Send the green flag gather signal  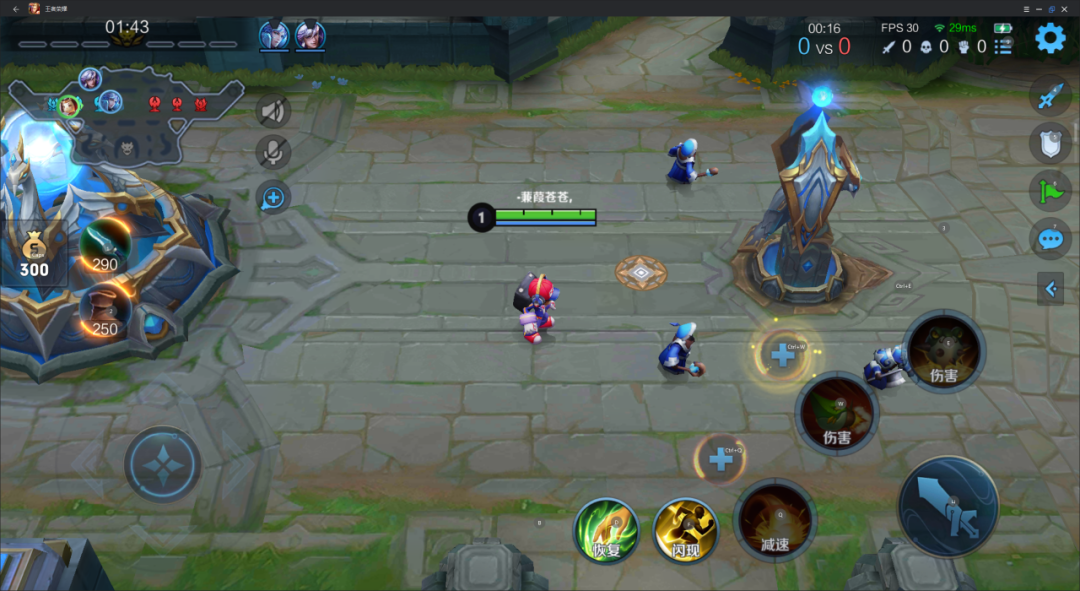(x=1049, y=191)
